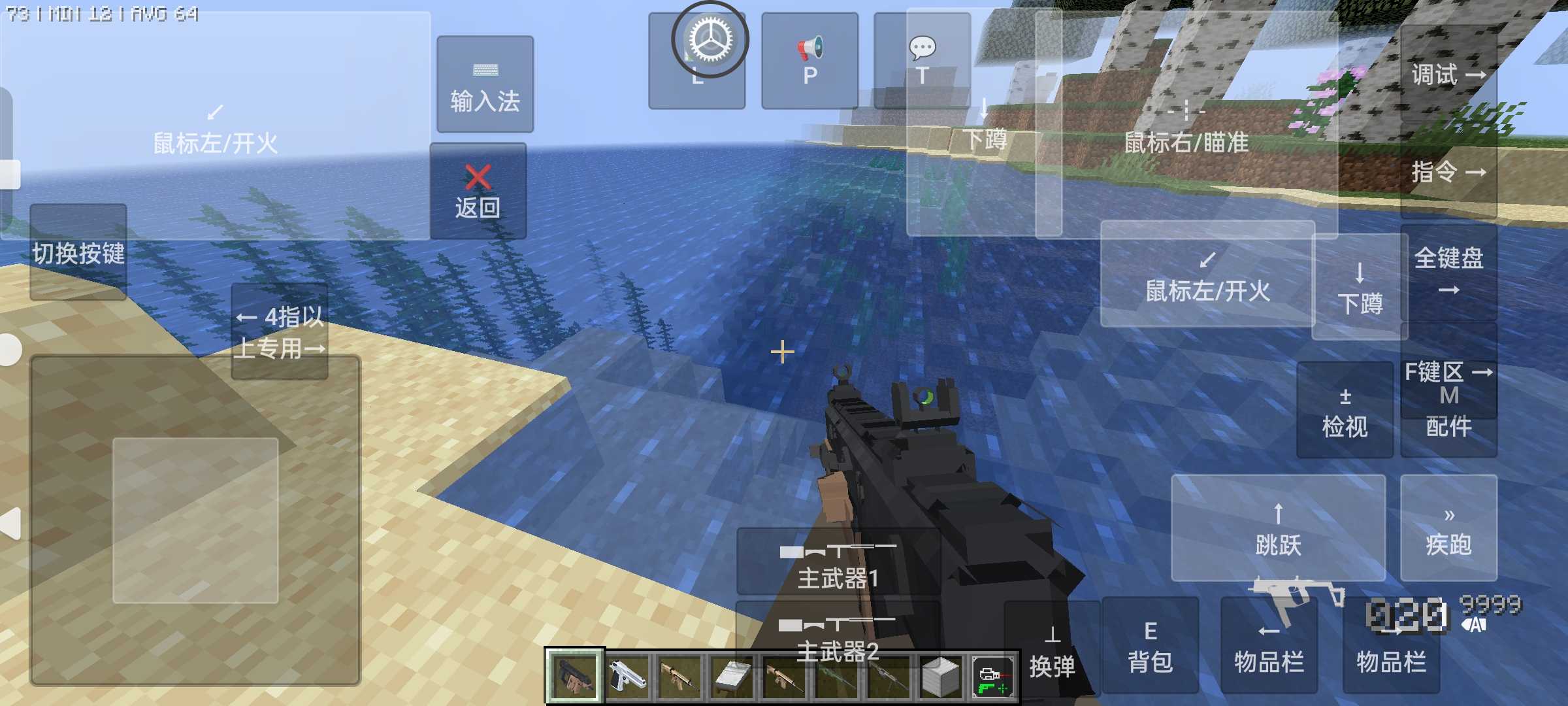Select the silver pistol hotbar slot

pos(627,677)
